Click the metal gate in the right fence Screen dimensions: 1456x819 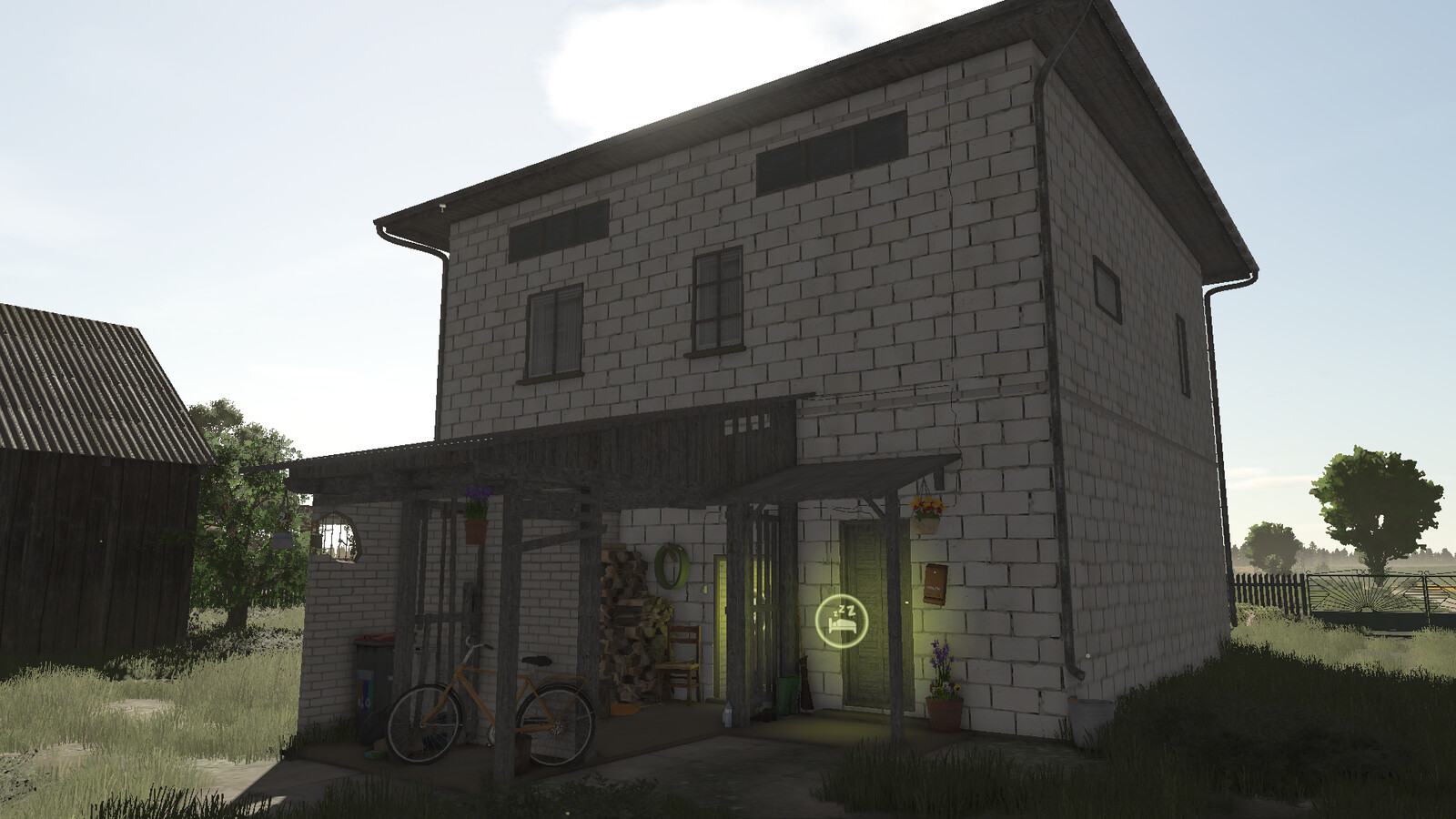pos(1365,591)
